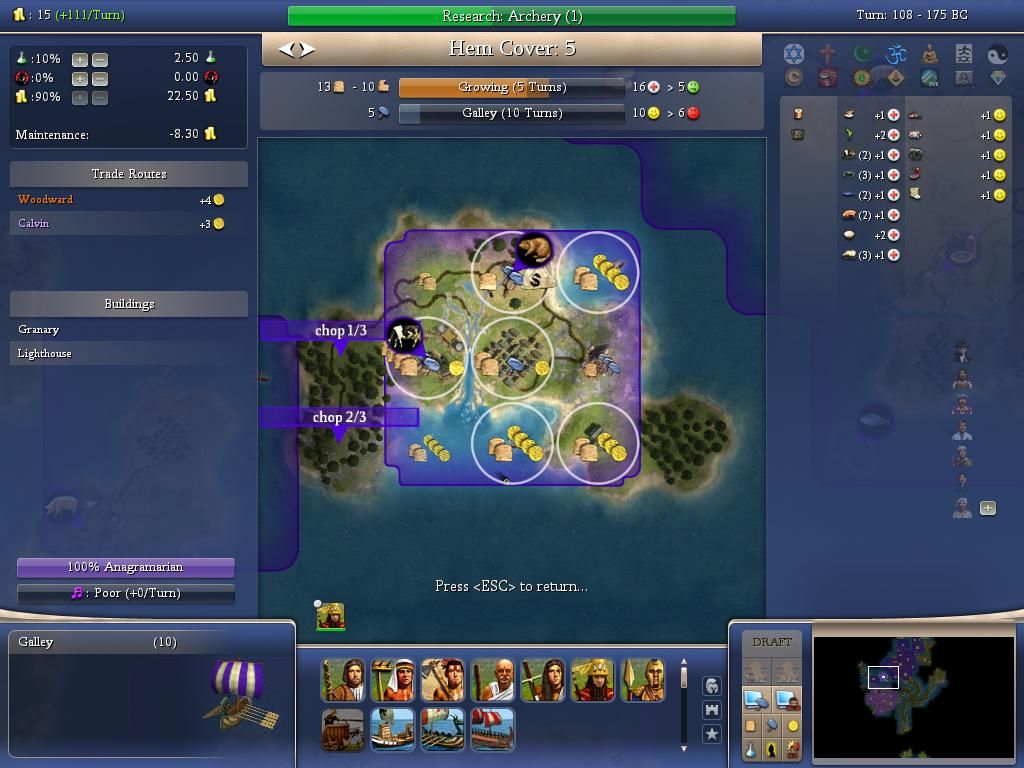Decrease the research rate percentage
This screenshot has height=768, width=1024.
tap(100, 59)
